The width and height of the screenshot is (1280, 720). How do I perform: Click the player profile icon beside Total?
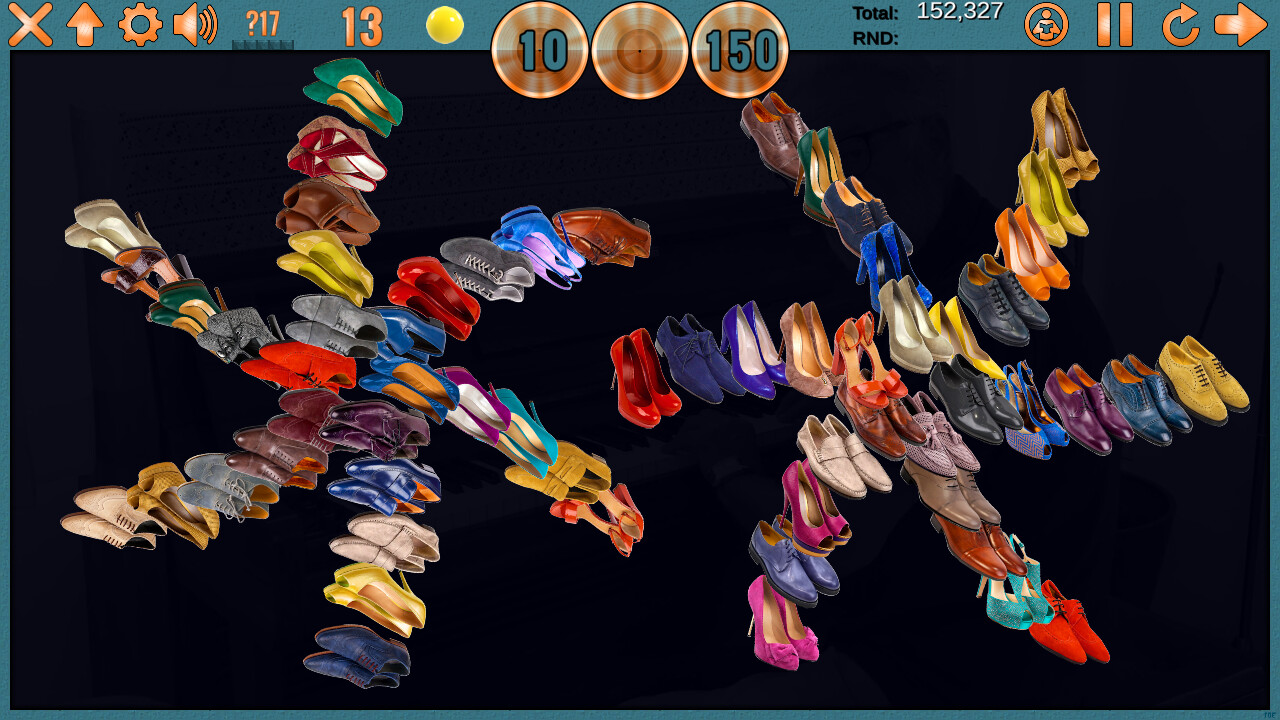[1046, 24]
